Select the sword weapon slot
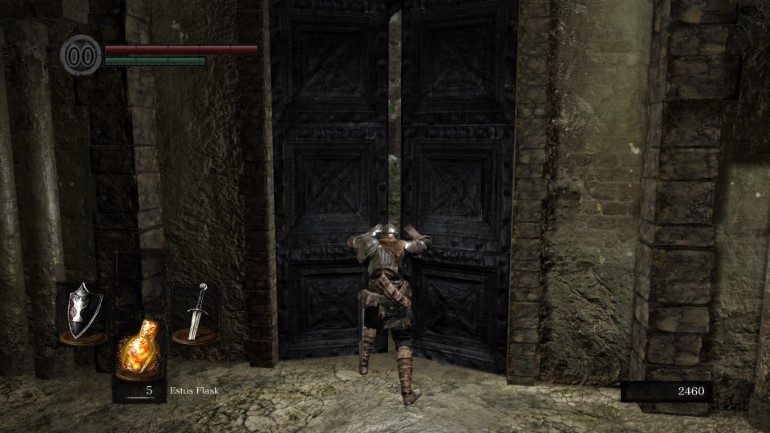 [195, 313]
